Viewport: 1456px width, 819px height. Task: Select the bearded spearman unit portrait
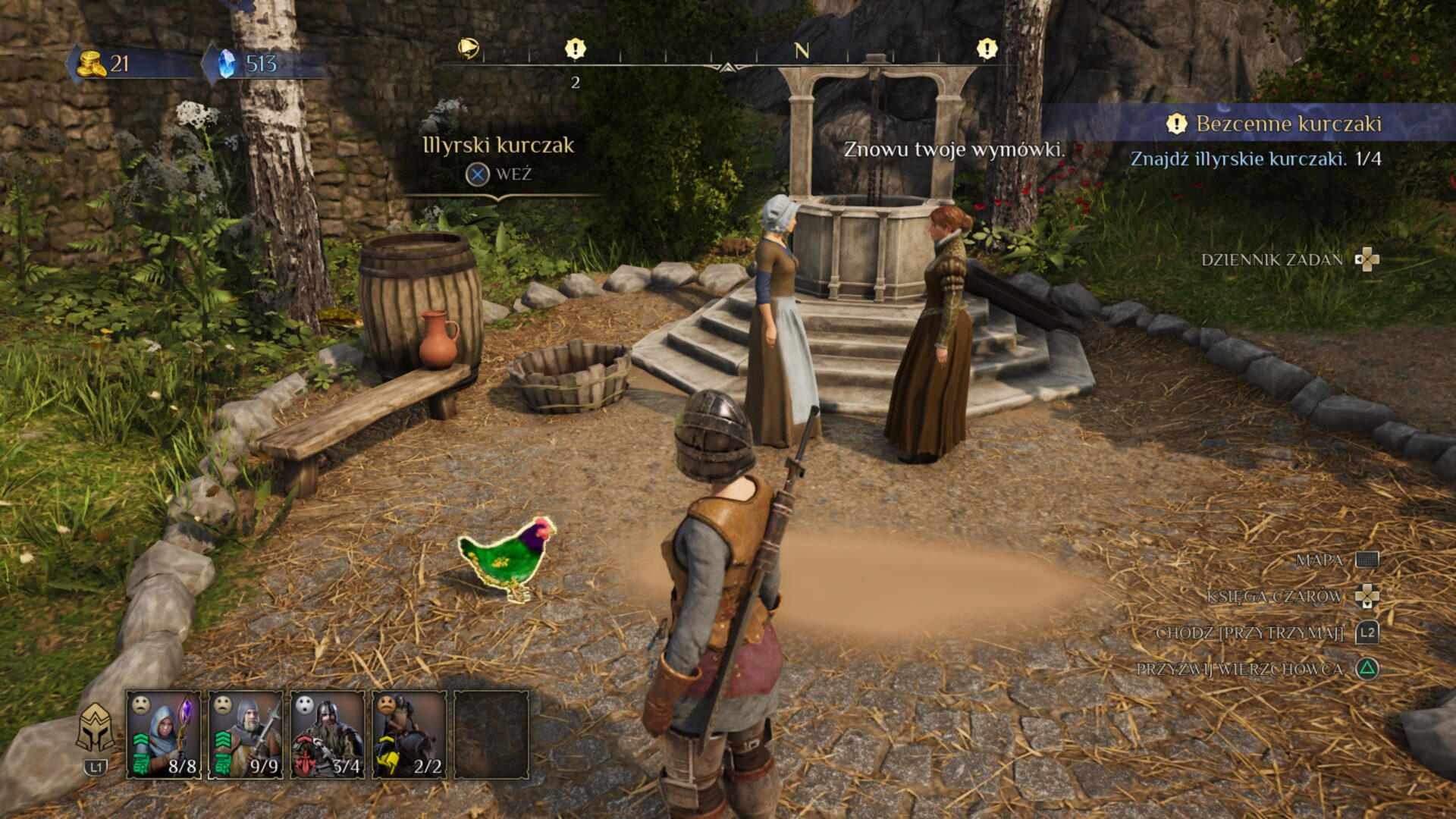(245, 733)
